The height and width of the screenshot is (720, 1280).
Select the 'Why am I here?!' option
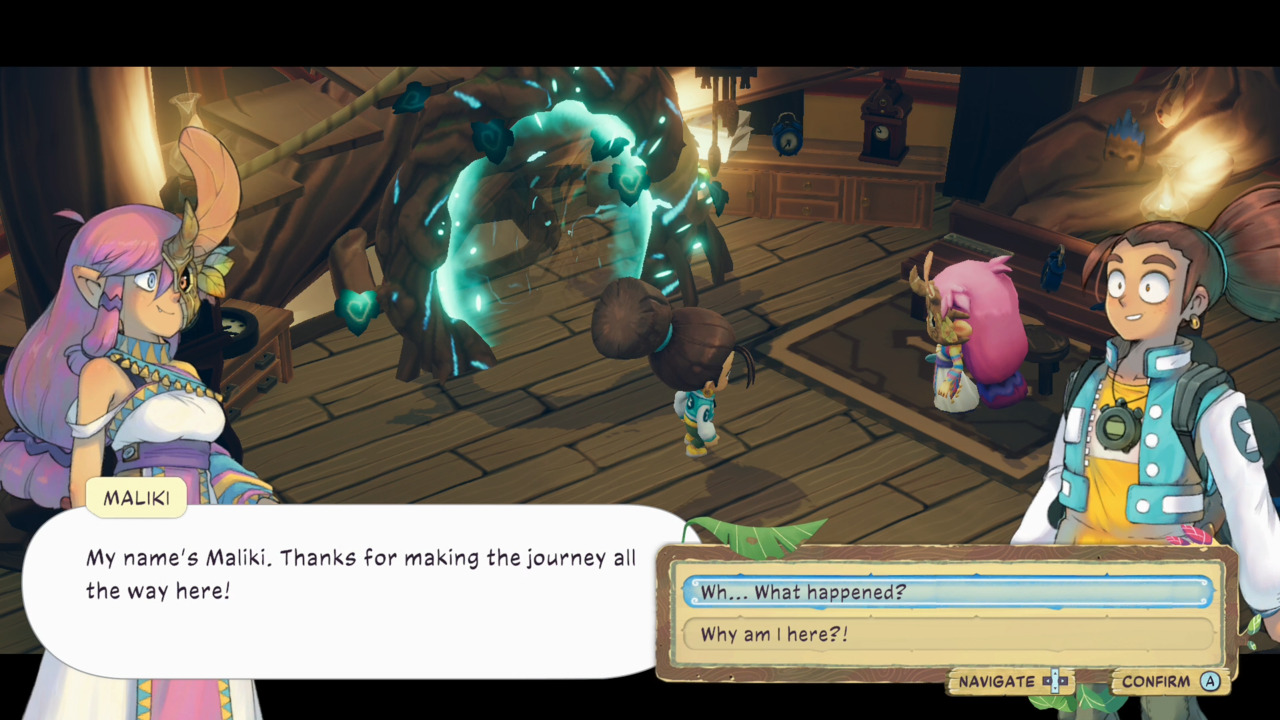point(880,634)
